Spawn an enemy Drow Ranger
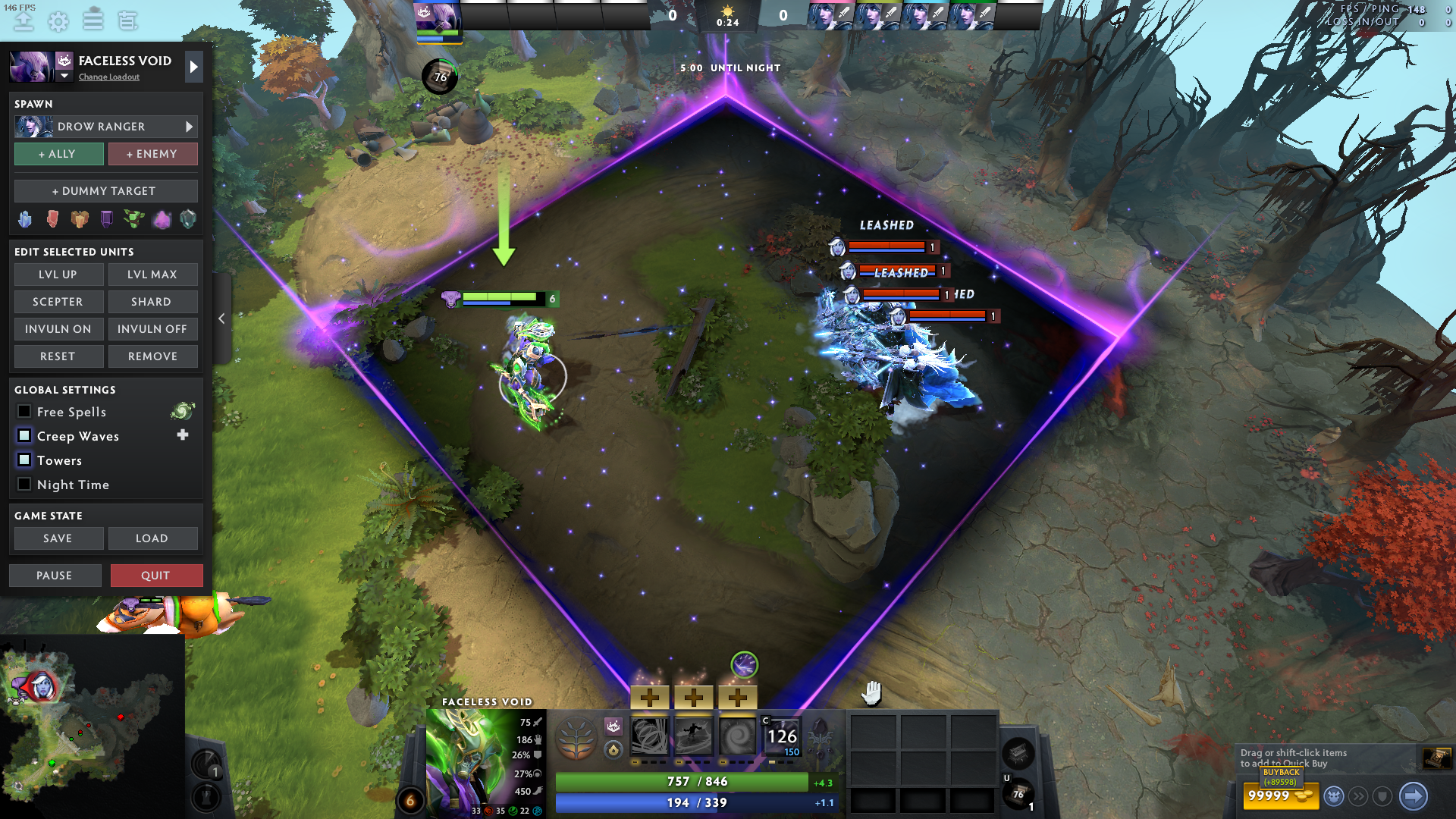Image resolution: width=1456 pixels, height=819 pixels. [152, 154]
